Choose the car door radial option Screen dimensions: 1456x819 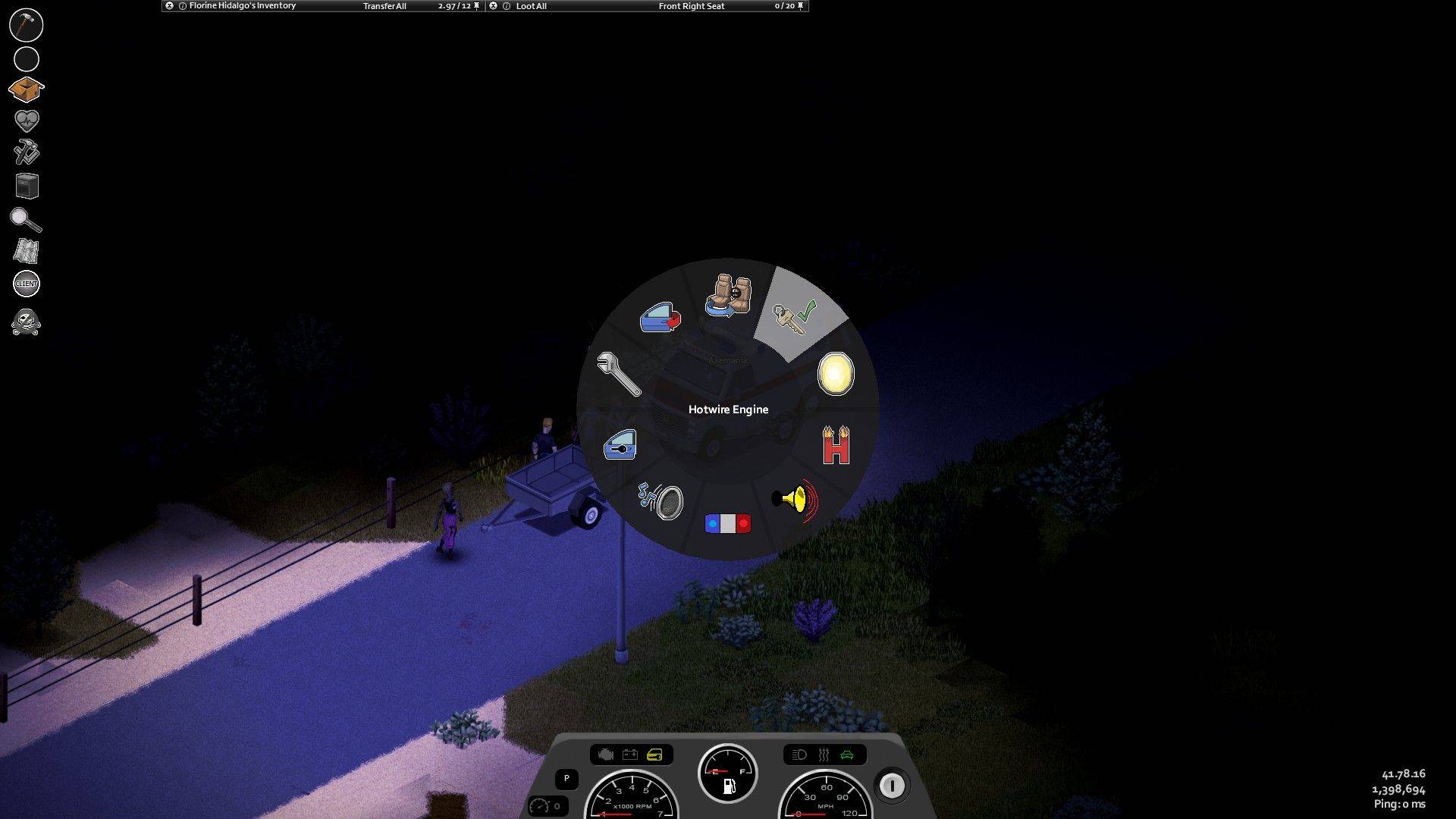point(661,318)
